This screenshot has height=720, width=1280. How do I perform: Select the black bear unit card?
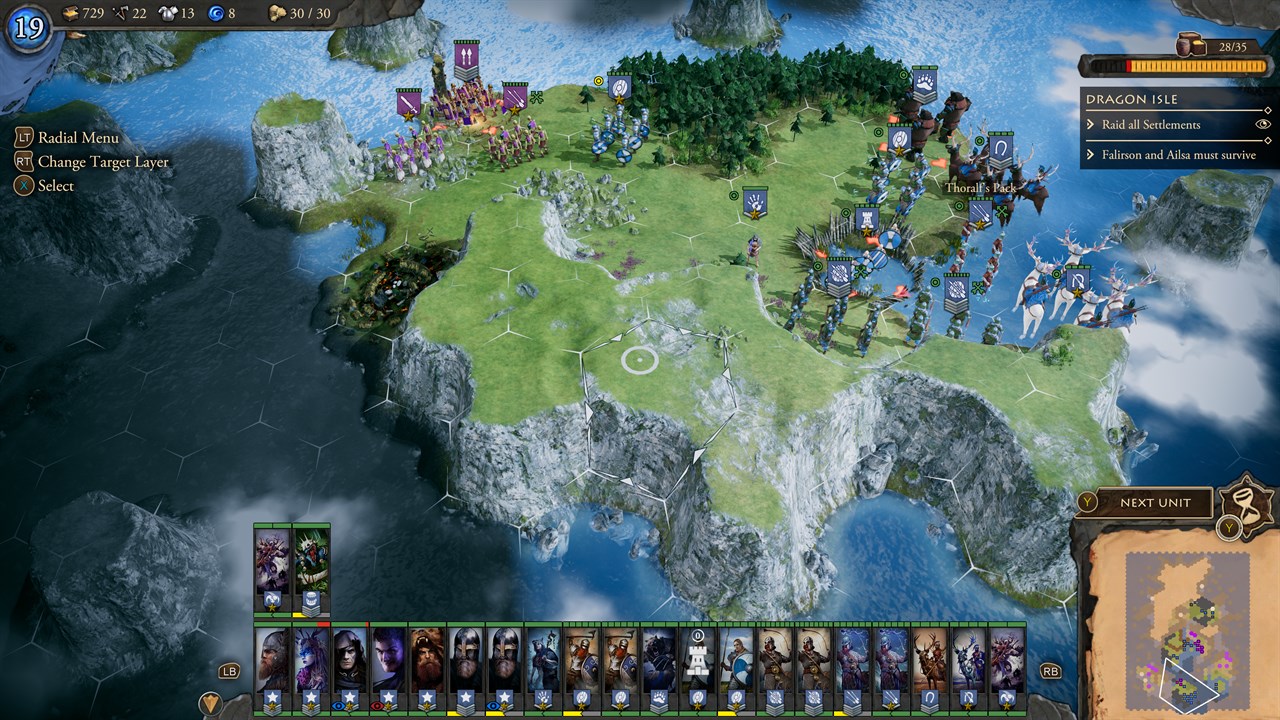659,660
